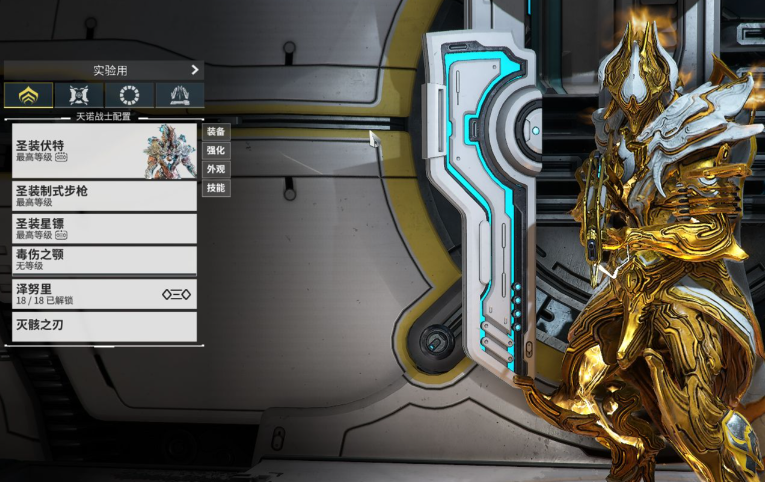Open the ring-shaped icon tab
Image resolution: width=765 pixels, height=482 pixels.
(129, 96)
